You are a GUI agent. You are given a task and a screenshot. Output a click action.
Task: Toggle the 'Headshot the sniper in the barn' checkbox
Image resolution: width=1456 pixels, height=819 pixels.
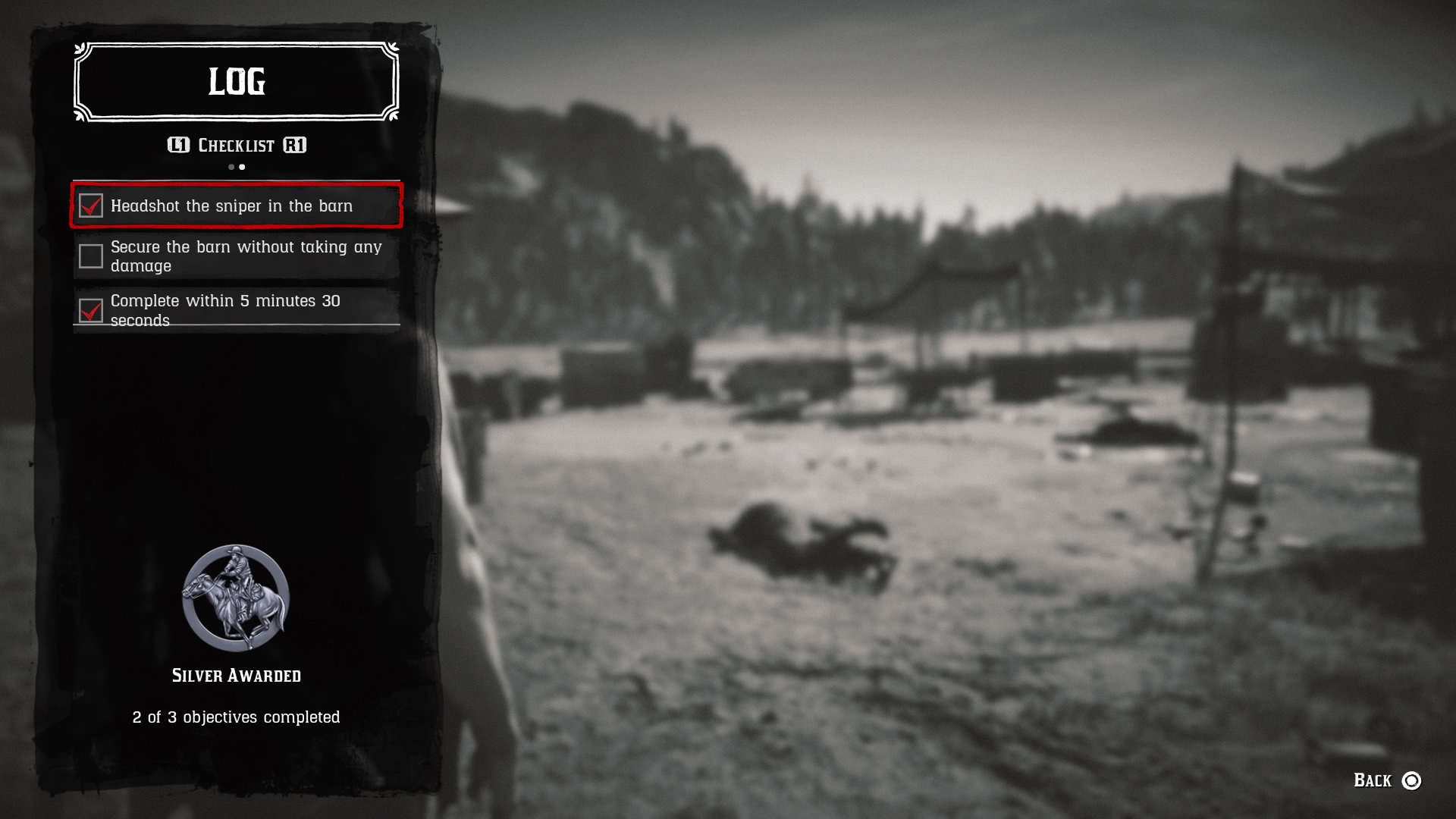coord(91,206)
